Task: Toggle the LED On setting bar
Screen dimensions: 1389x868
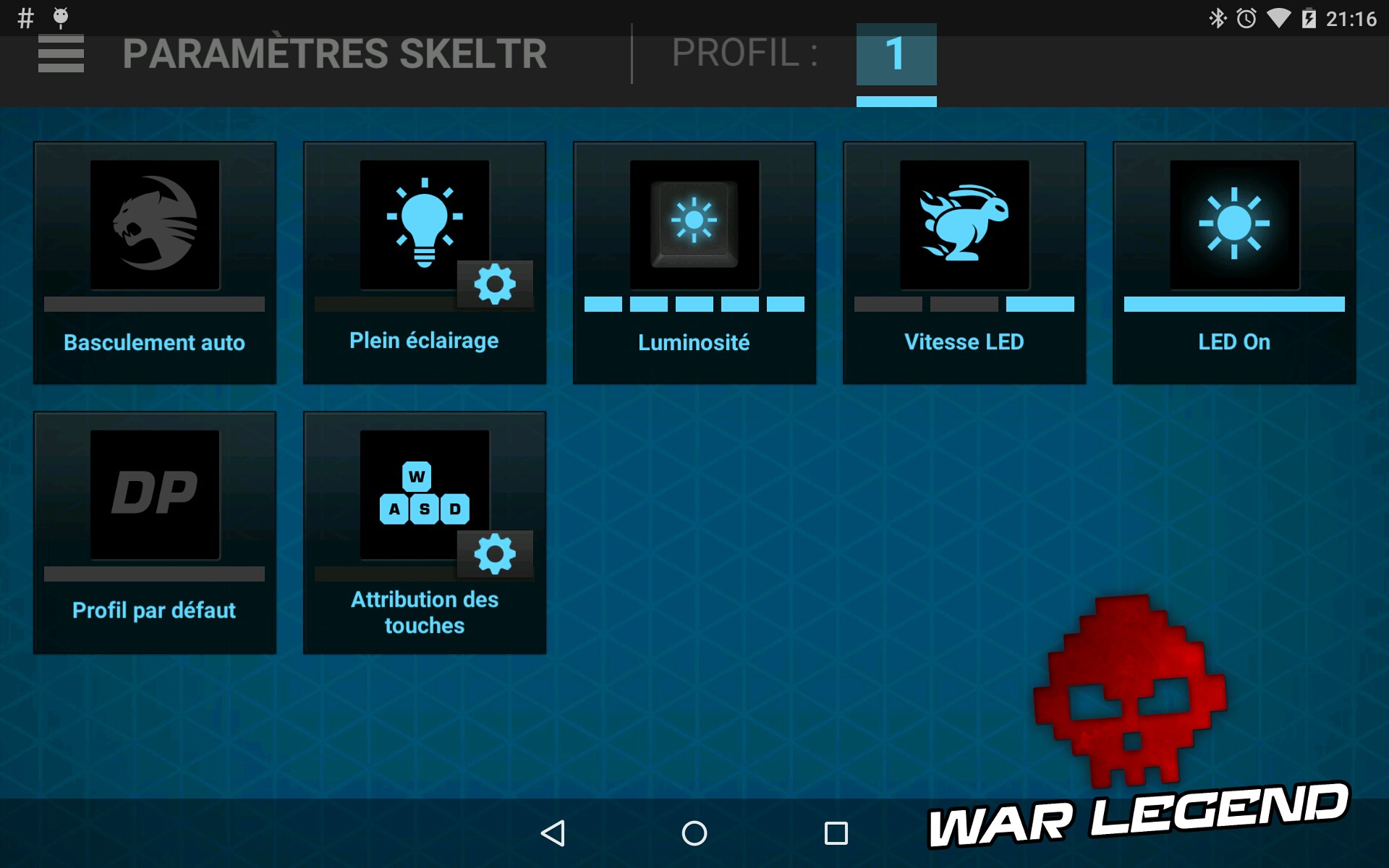Action: coord(1233,303)
